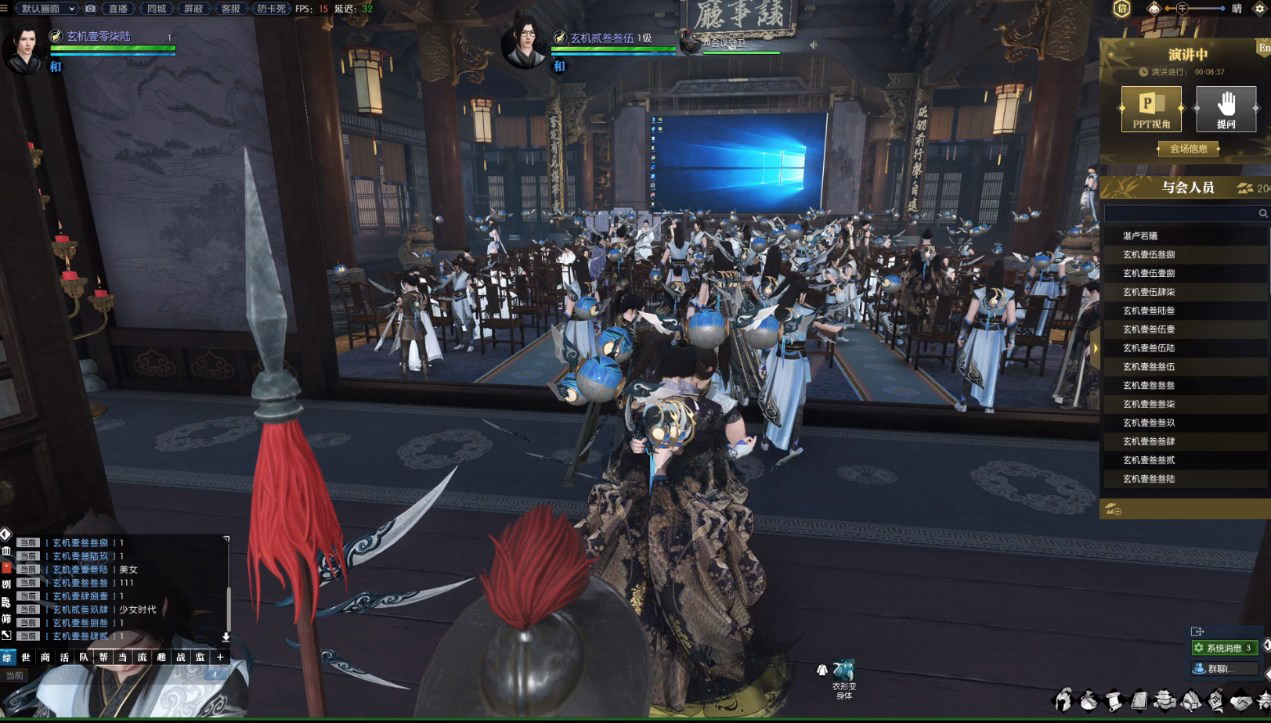This screenshot has height=723, width=1271.
Task: Switch to the 世 world chat tab
Action: click(26, 657)
